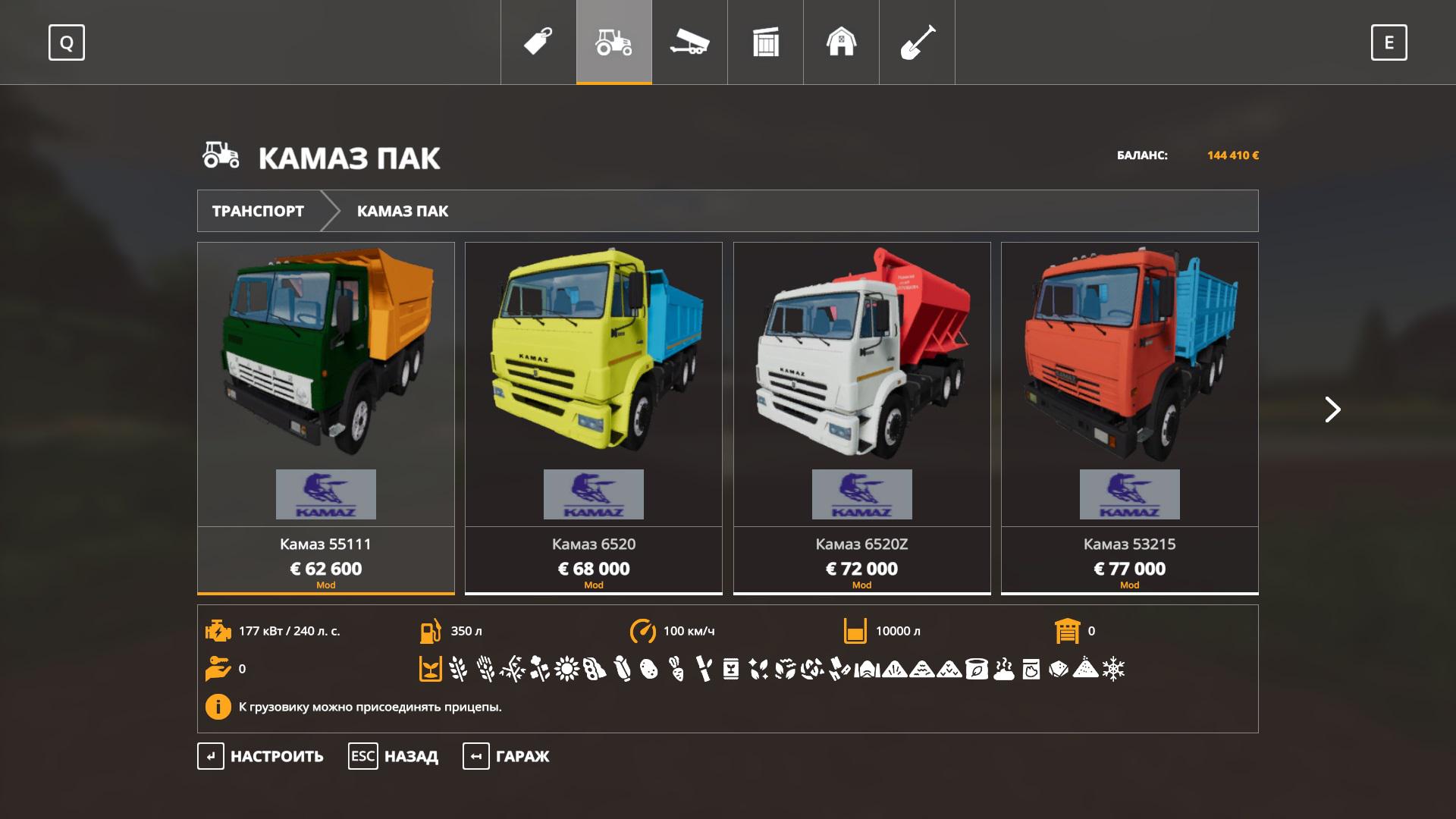Click НАЗАД to go back

click(x=394, y=756)
